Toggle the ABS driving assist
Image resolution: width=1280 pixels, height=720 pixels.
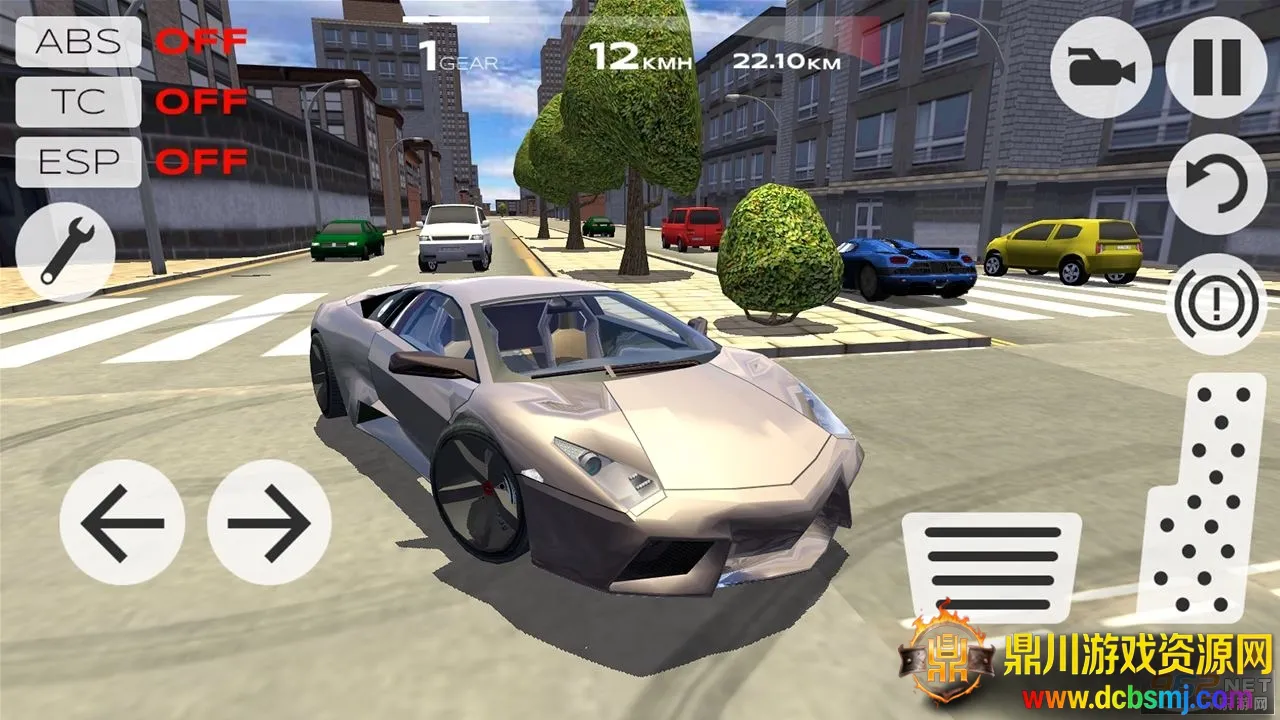[78, 42]
